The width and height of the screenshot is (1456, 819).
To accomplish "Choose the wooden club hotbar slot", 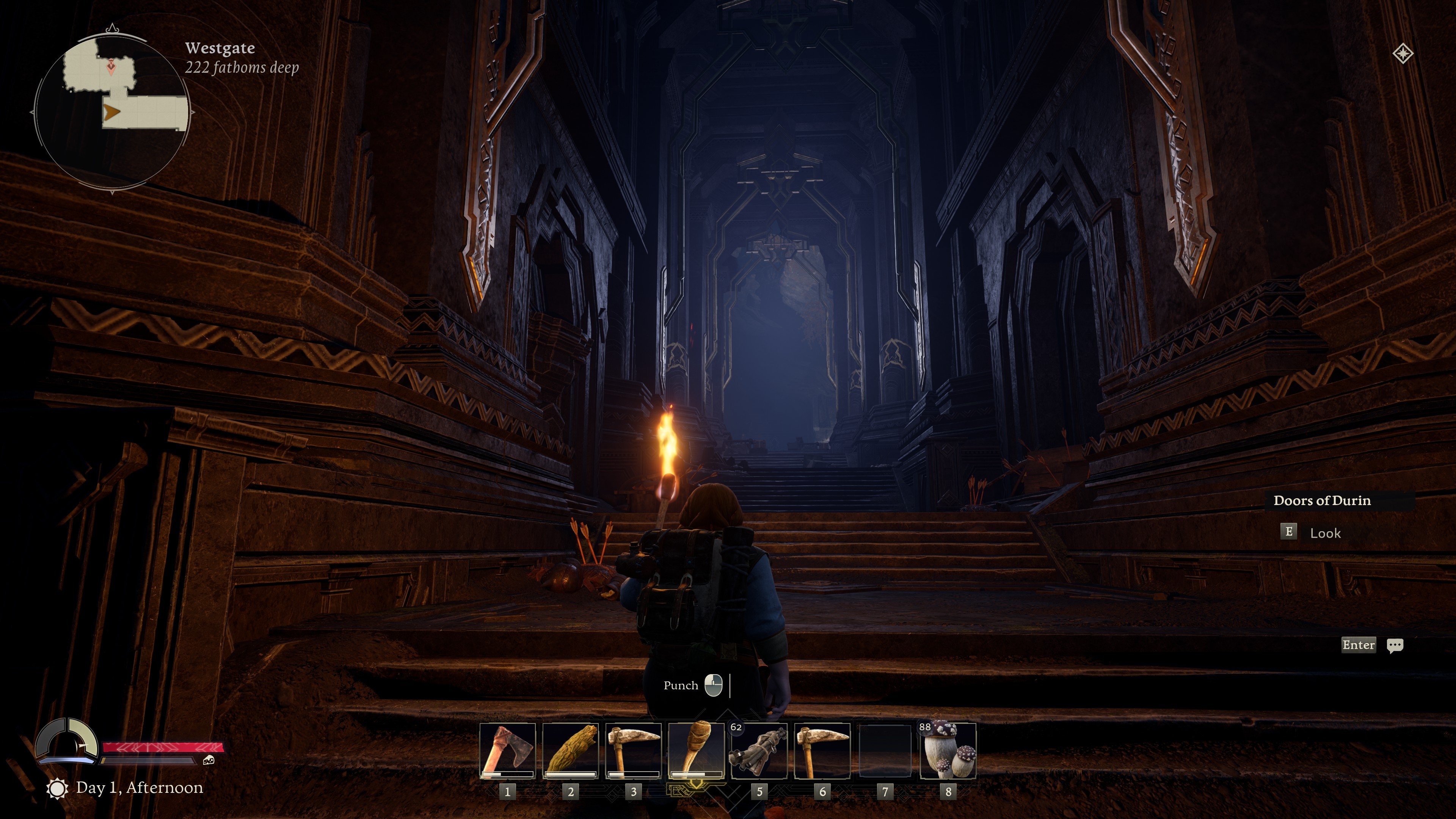I will 570,751.
